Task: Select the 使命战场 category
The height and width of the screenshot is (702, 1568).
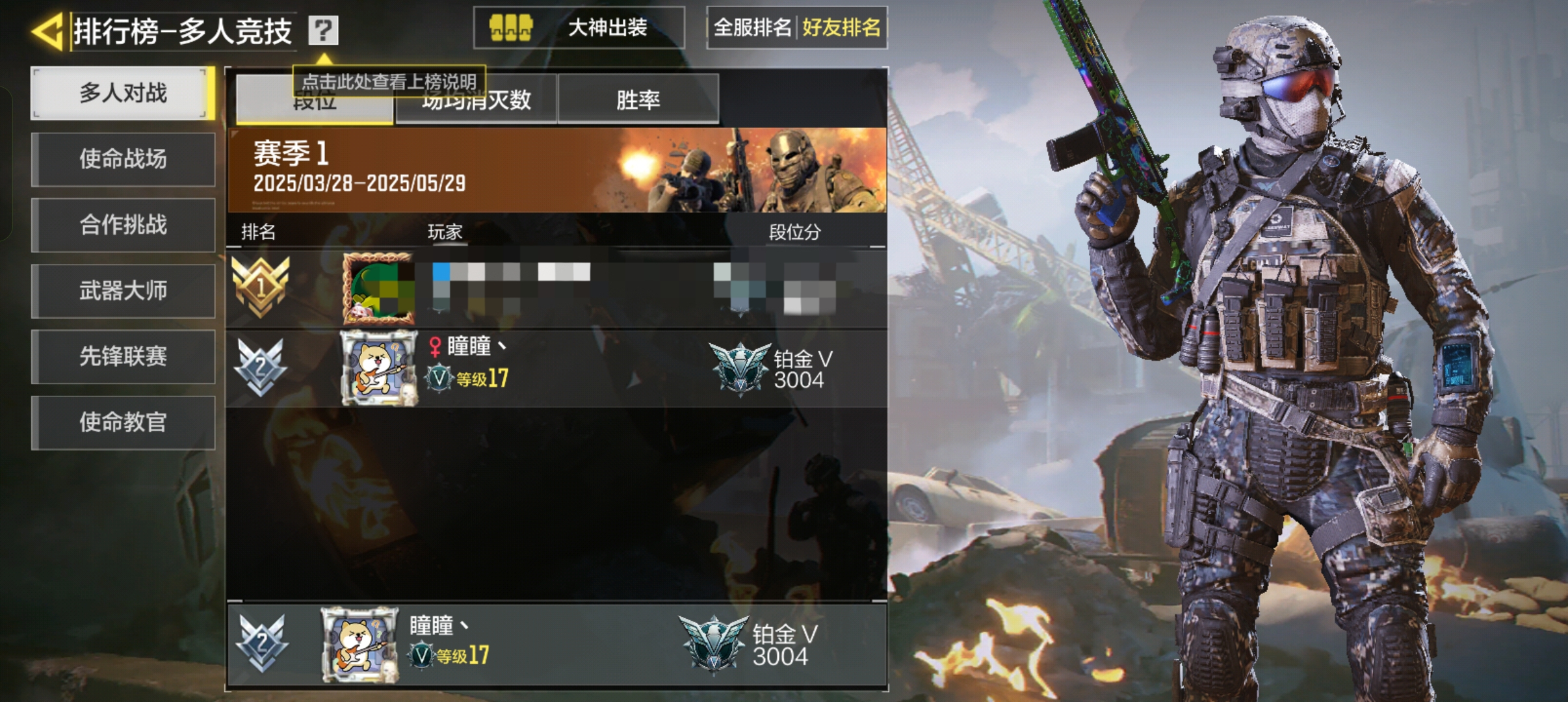Action: (123, 159)
